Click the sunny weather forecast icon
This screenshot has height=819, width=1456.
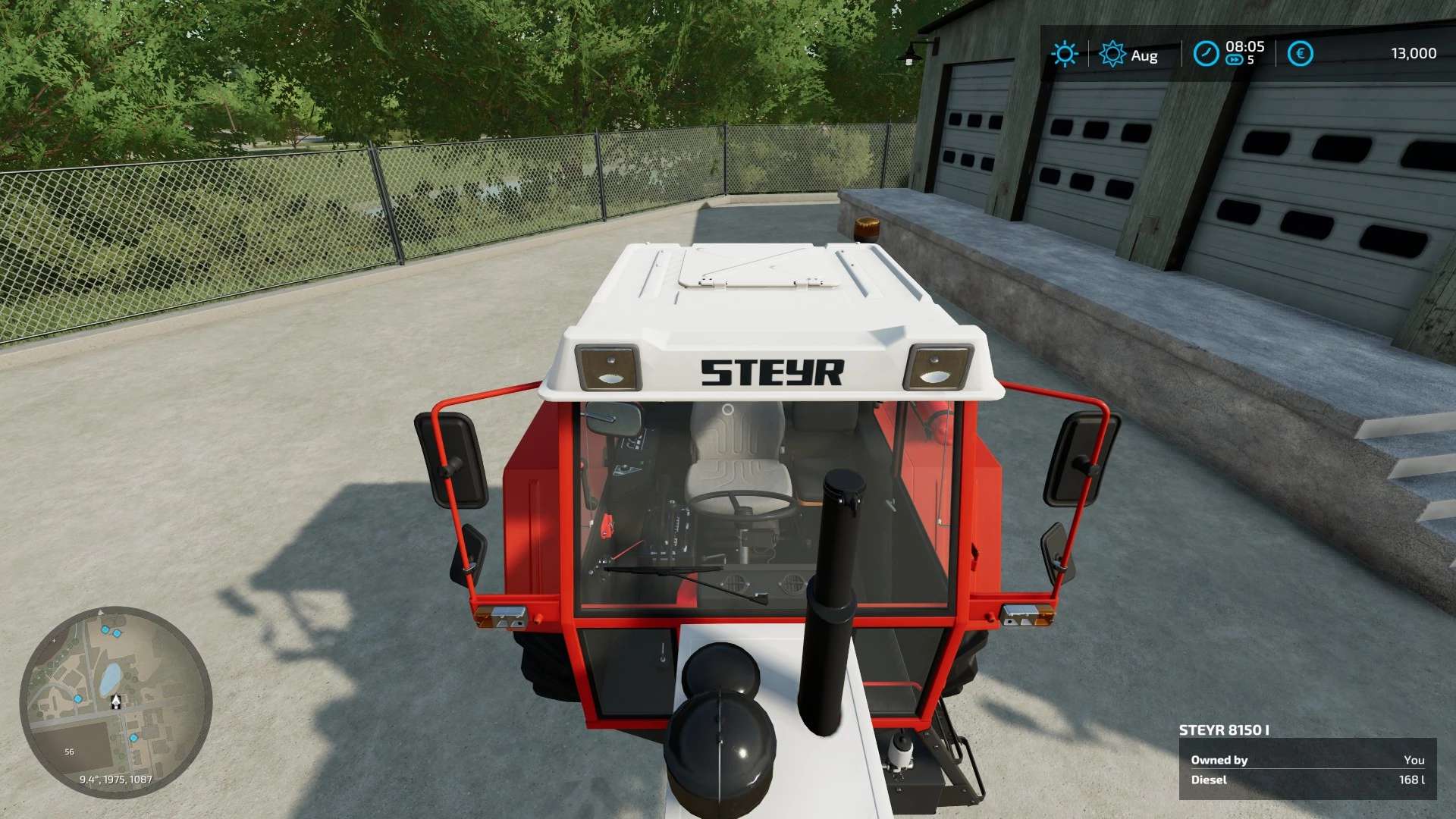(1064, 54)
